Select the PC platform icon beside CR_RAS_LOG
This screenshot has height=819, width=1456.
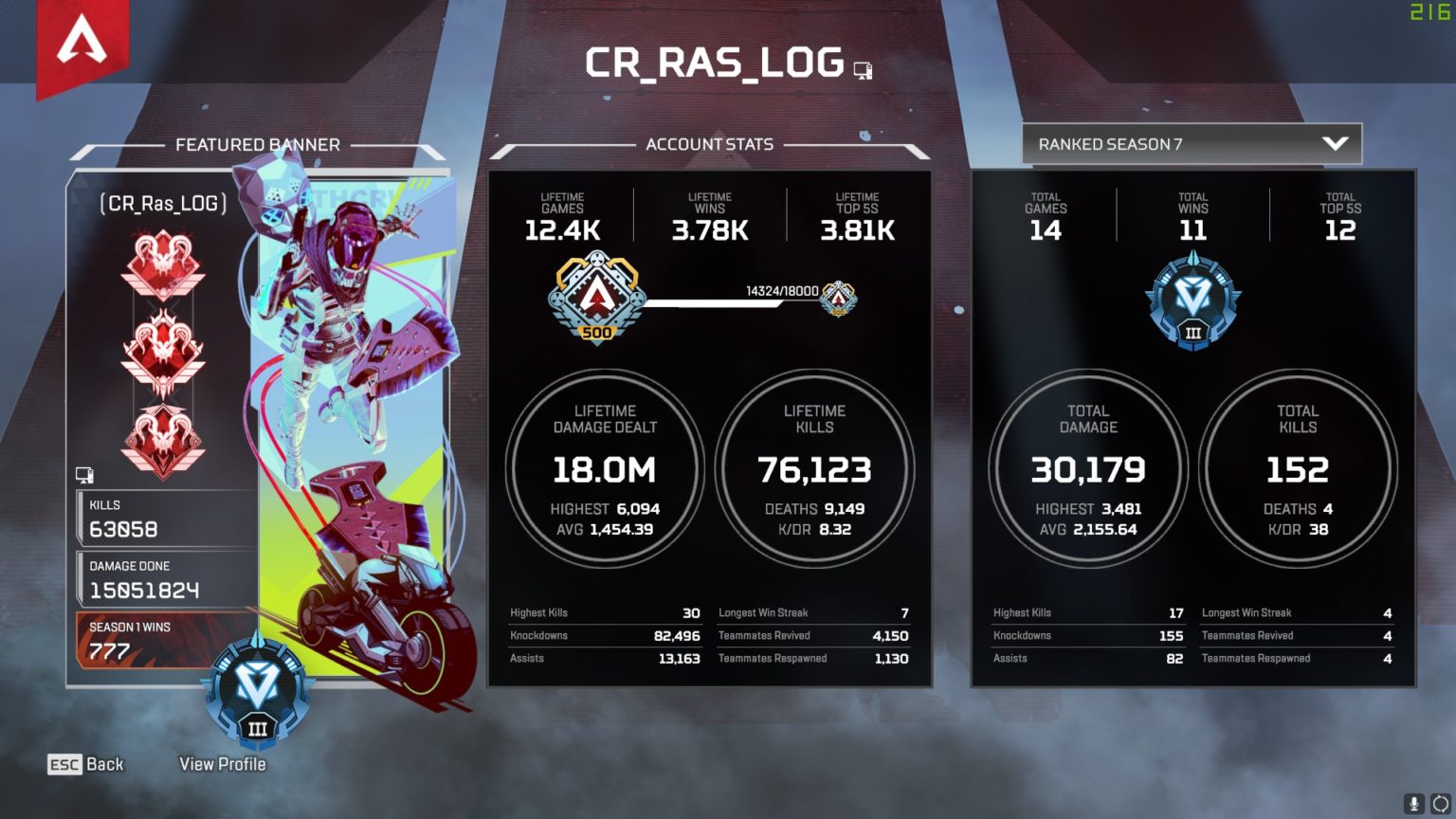pyautogui.click(x=862, y=69)
